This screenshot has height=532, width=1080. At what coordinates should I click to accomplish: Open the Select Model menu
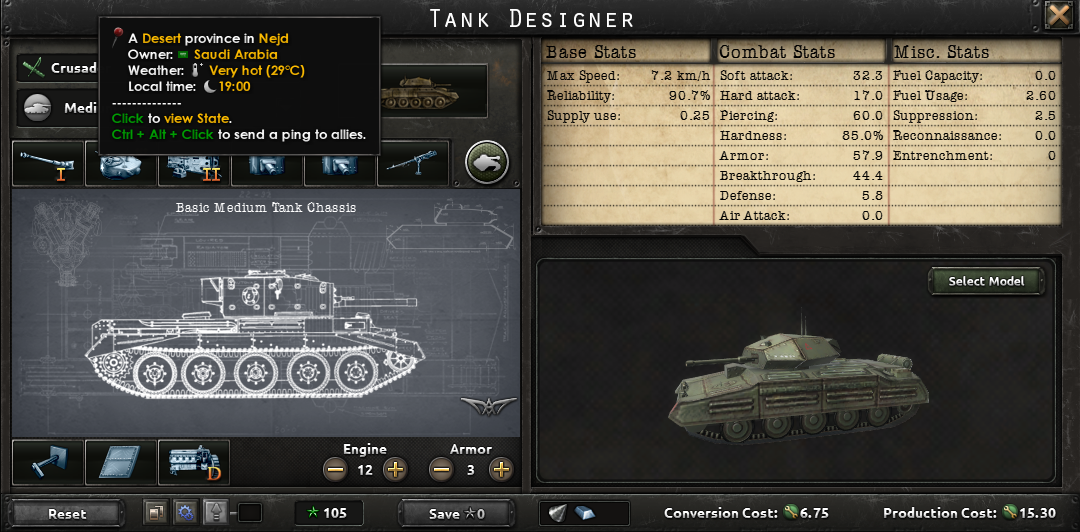pyautogui.click(x=986, y=281)
